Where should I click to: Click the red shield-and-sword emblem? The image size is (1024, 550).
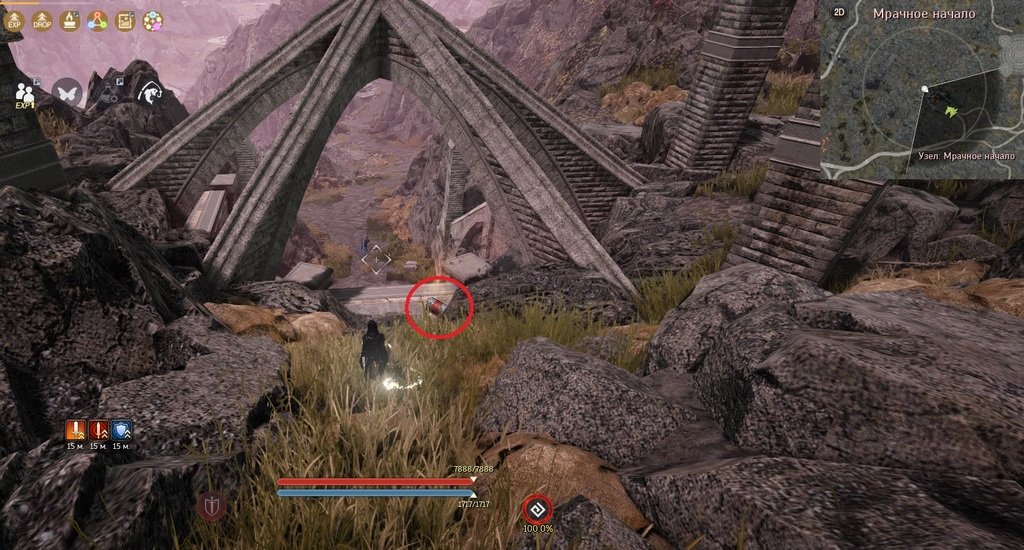(212, 505)
